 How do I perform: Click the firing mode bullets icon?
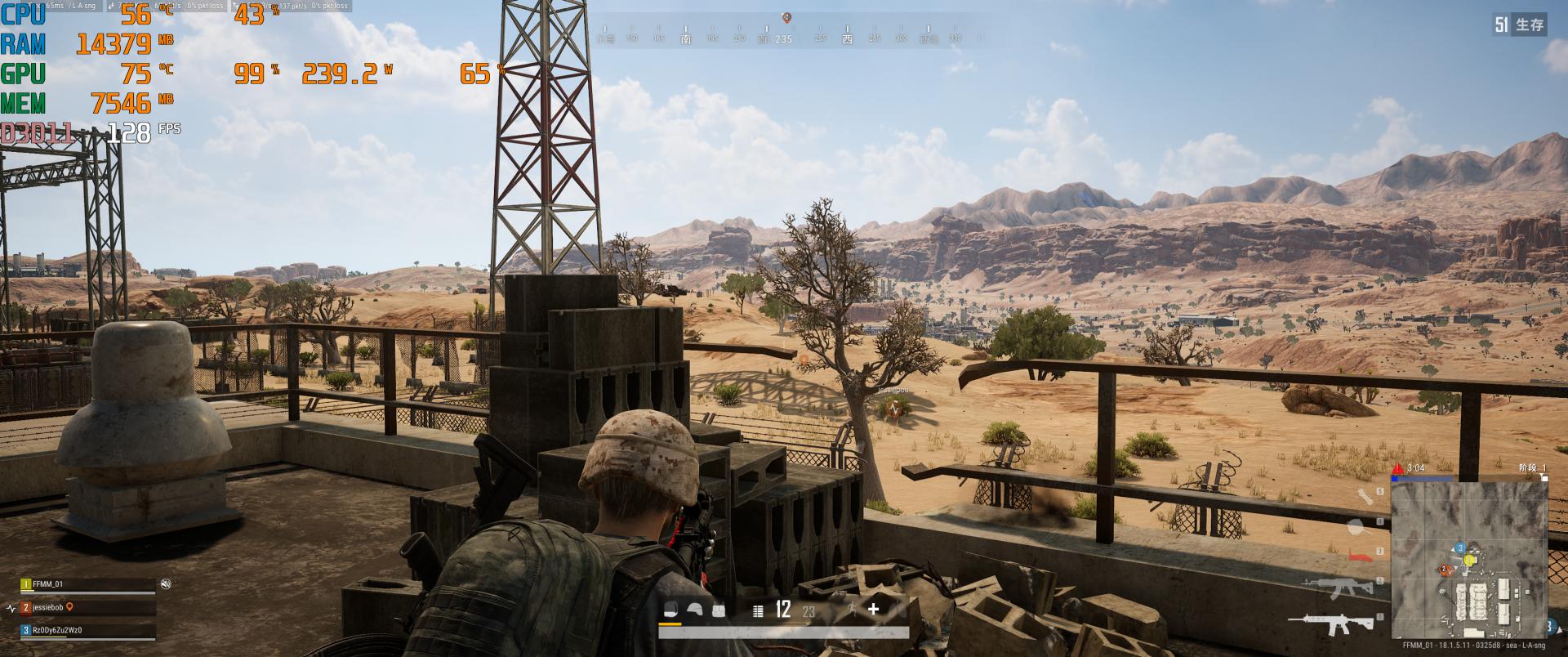[758, 610]
